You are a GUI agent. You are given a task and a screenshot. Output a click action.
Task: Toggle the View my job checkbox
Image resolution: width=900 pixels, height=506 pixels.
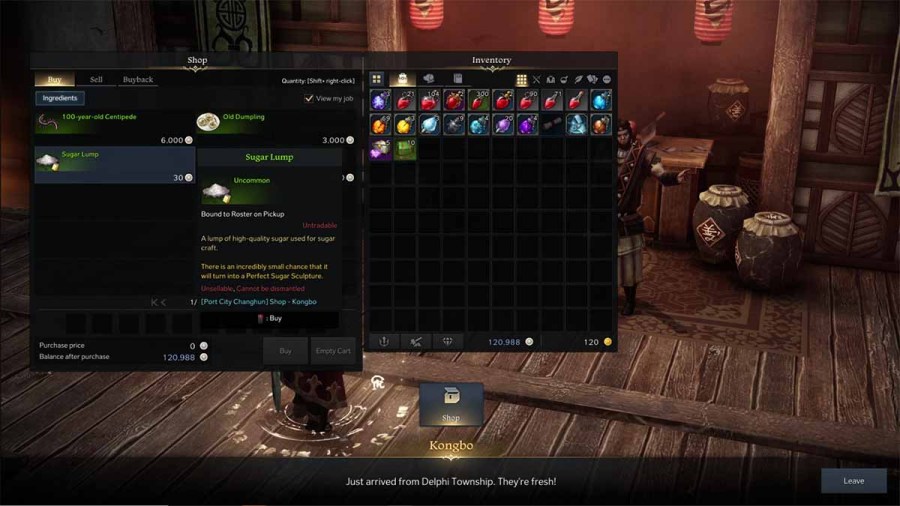pos(309,99)
